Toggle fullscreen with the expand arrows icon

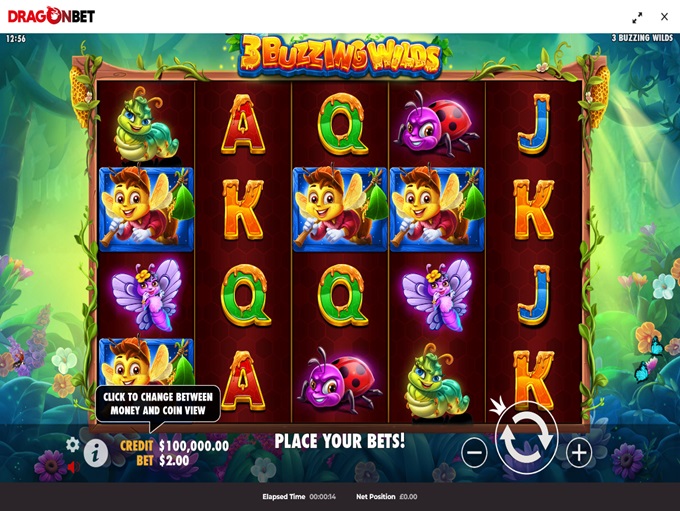[637, 17]
